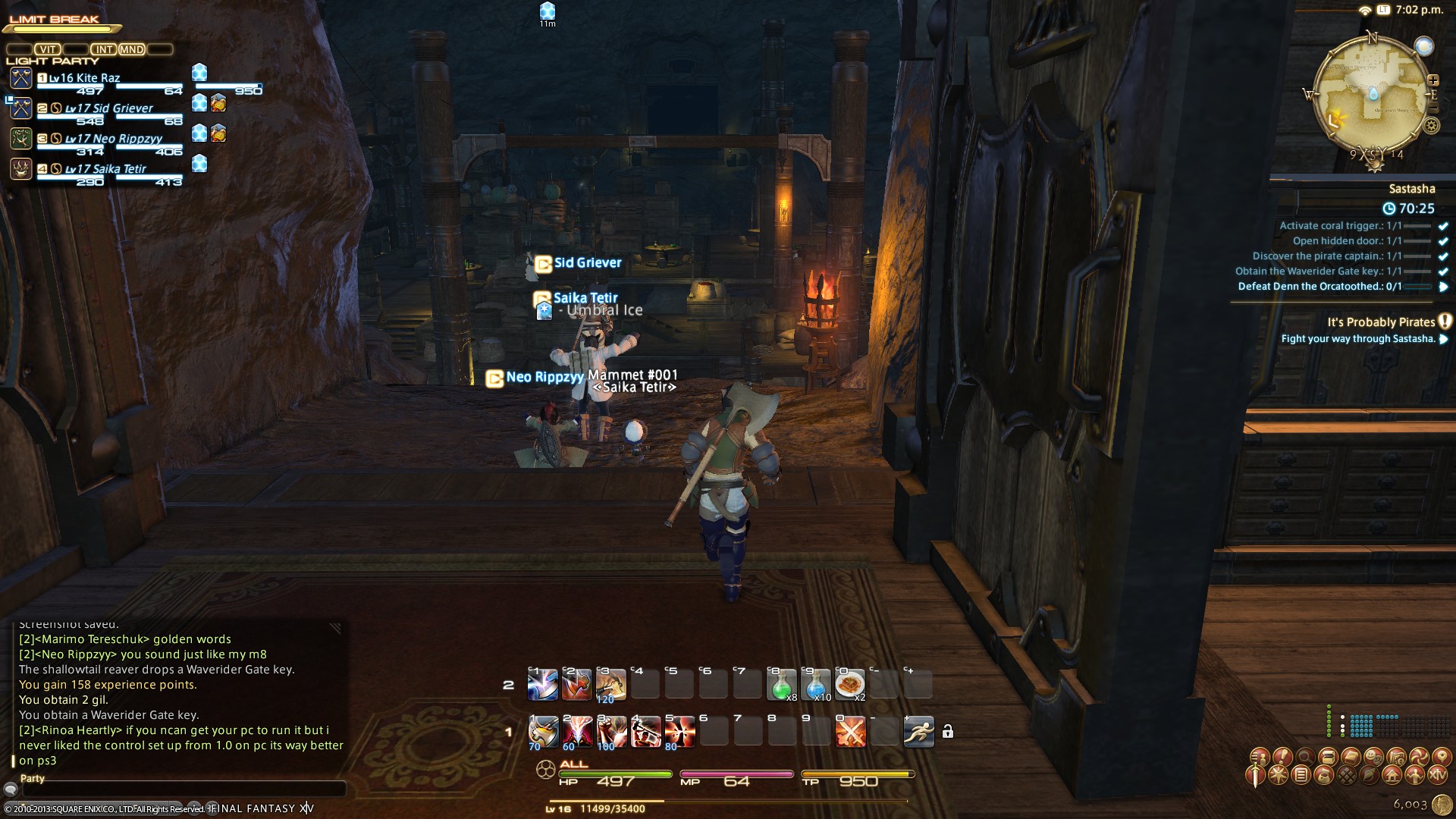This screenshot has width=1456, height=819.
Task: Open the It's Probably Pirates quest
Action: coord(1380,322)
